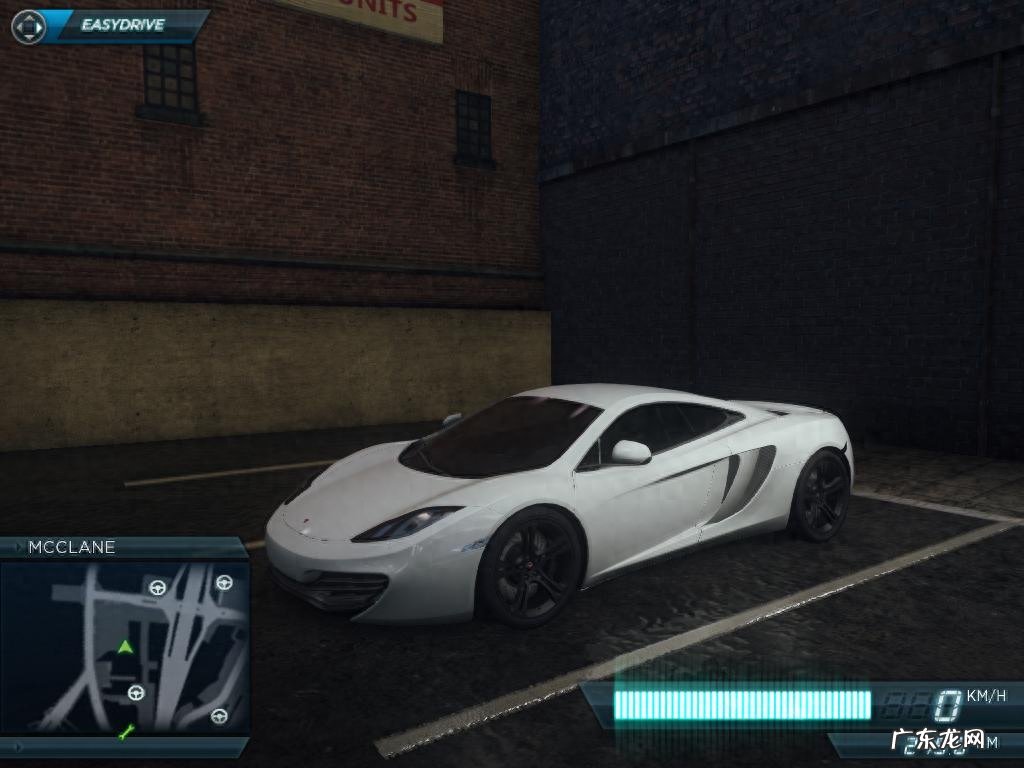
Task: Open the EasyDrive menu
Action: (x=123, y=25)
